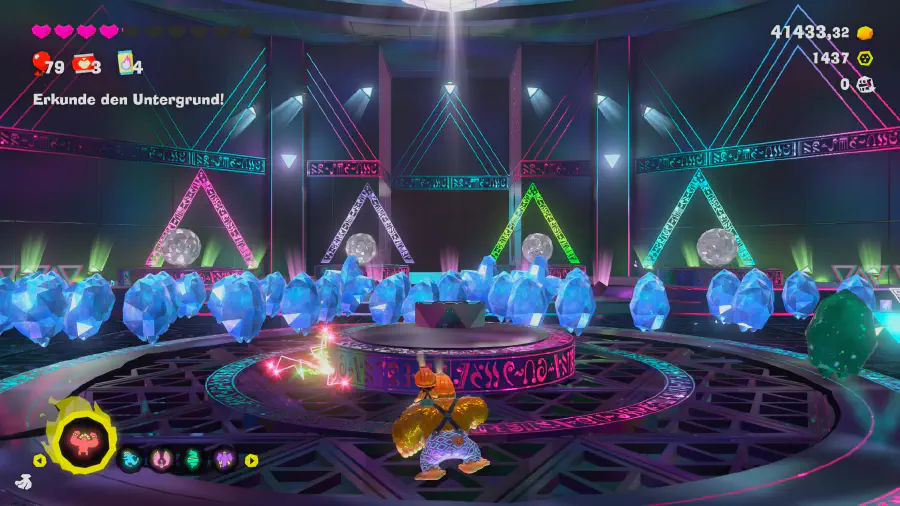Click the yellow right arrow of the Bananza selector

(x=251, y=461)
